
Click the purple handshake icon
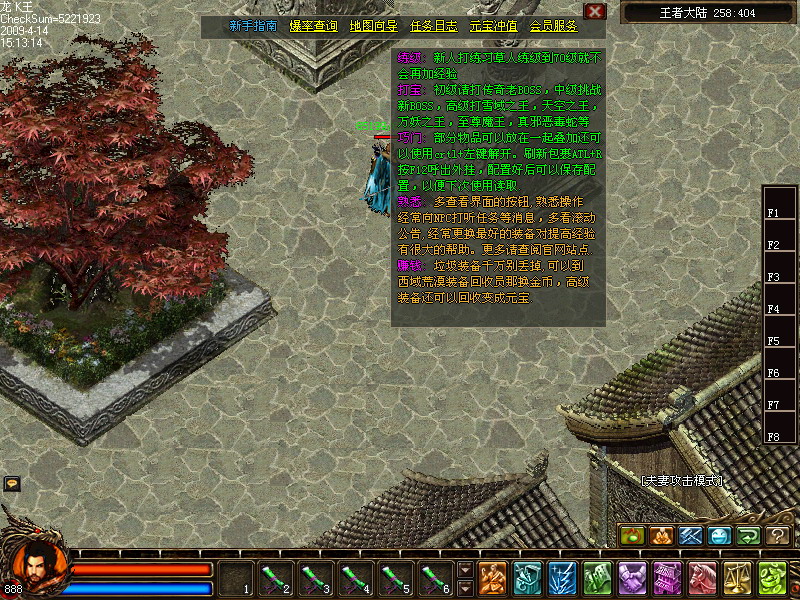pos(632,578)
